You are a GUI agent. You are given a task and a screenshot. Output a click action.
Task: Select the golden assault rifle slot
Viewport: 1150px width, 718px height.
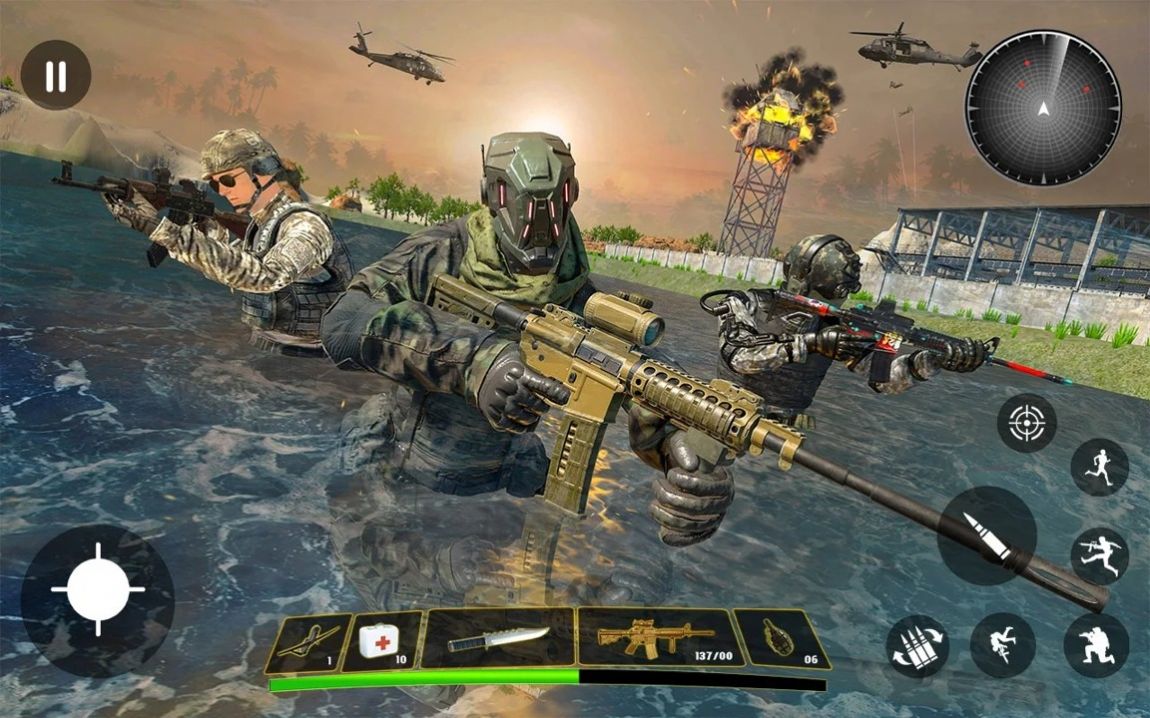656,637
